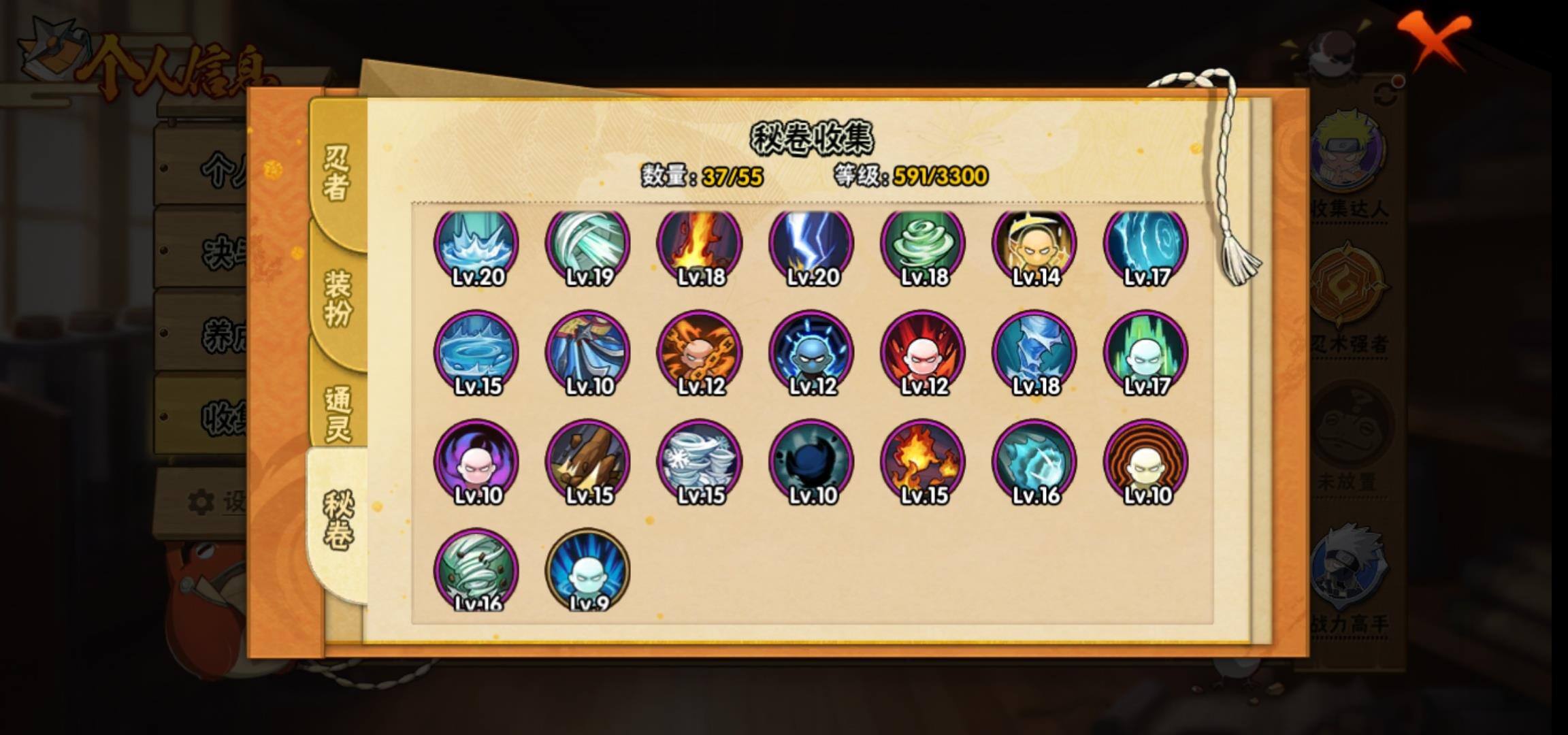Viewport: 1568px width, 735px height.
Task: Pick the Lv.19 bandage wrap scroll
Action: (x=588, y=245)
